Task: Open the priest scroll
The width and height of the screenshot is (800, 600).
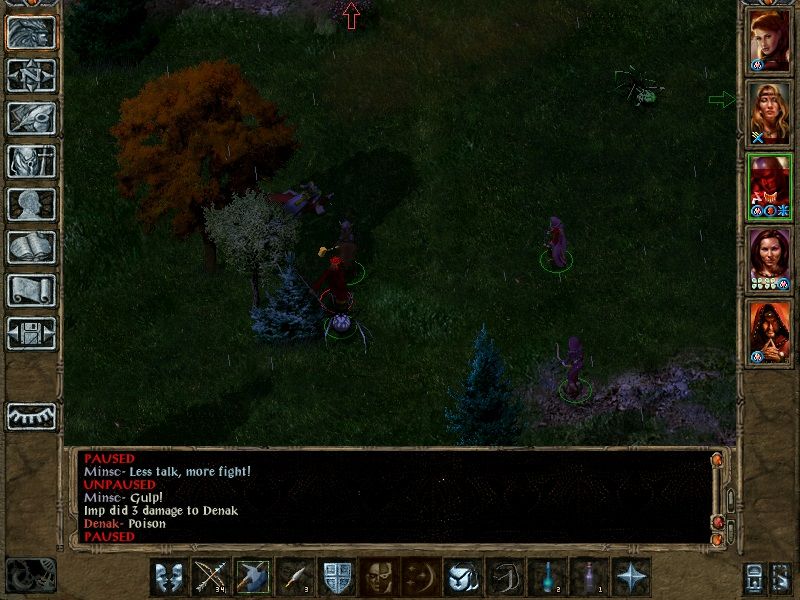Action: click(31, 290)
